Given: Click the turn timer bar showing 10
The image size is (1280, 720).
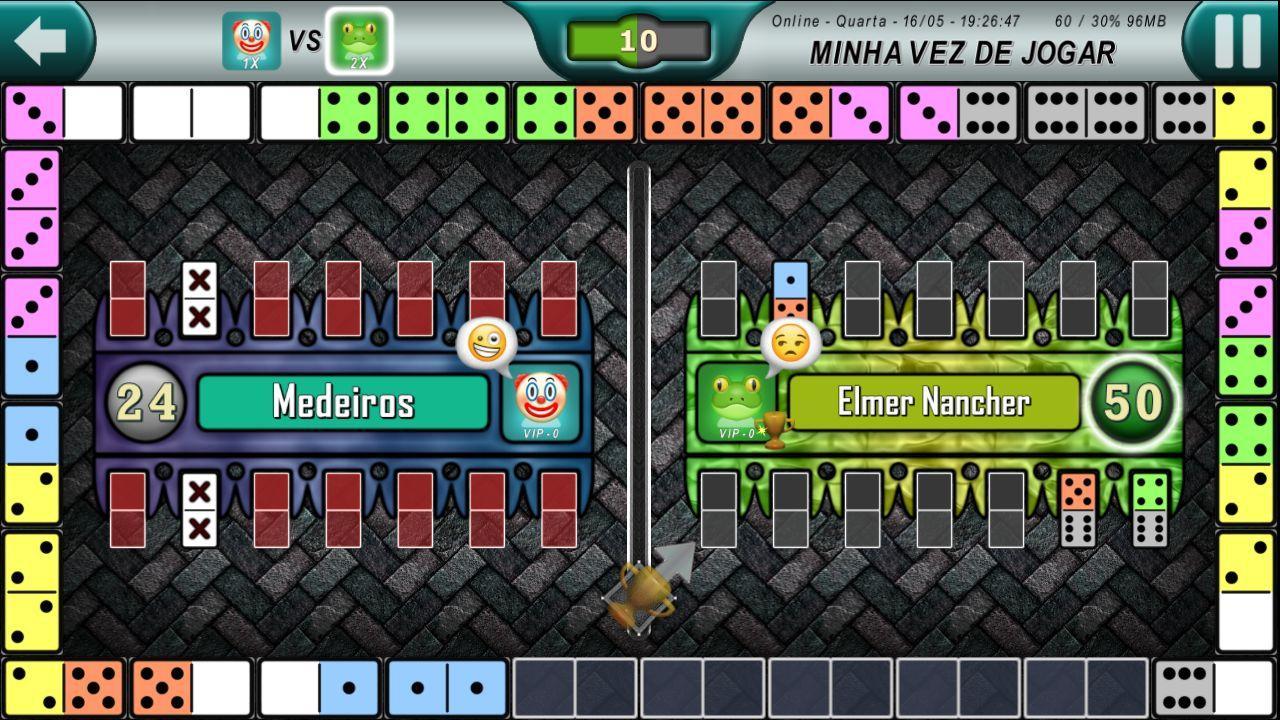Looking at the screenshot, I should point(640,41).
